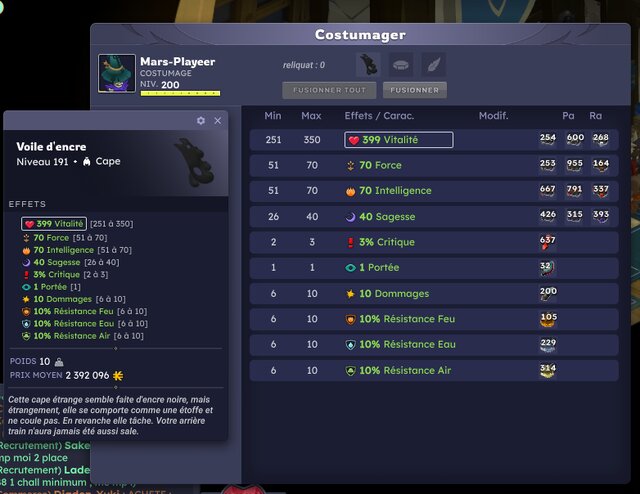Select the rune slot beside the cape
Image resolution: width=640 pixels, height=494 pixels.
[401, 65]
